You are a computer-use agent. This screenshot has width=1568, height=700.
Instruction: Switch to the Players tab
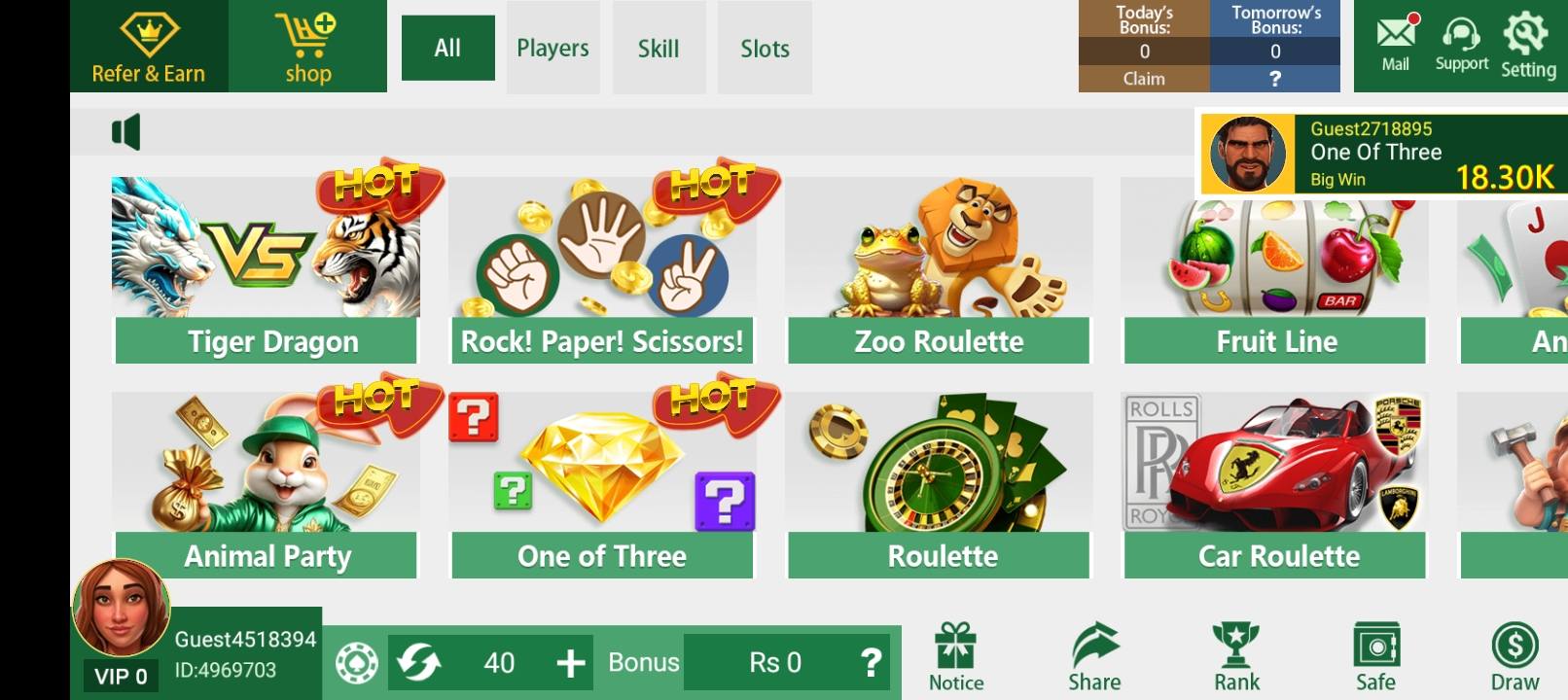click(552, 48)
